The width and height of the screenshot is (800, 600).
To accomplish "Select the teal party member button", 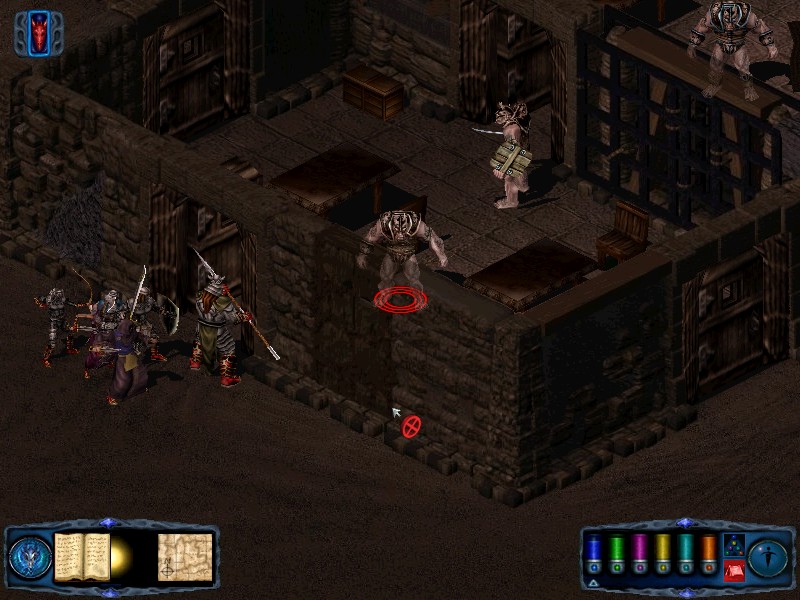I will (685, 555).
